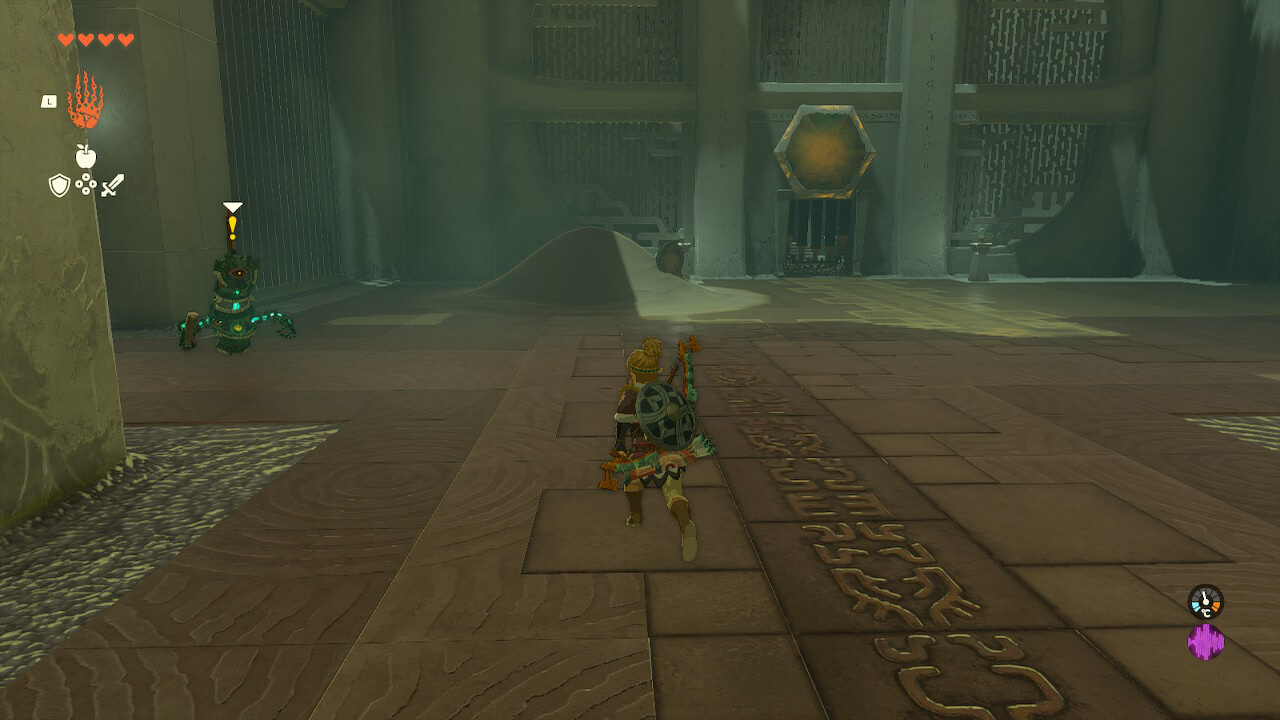Viewport: 1280px width, 720px height.
Task: Open the shield quick-select icon
Action: pyautogui.click(x=59, y=185)
